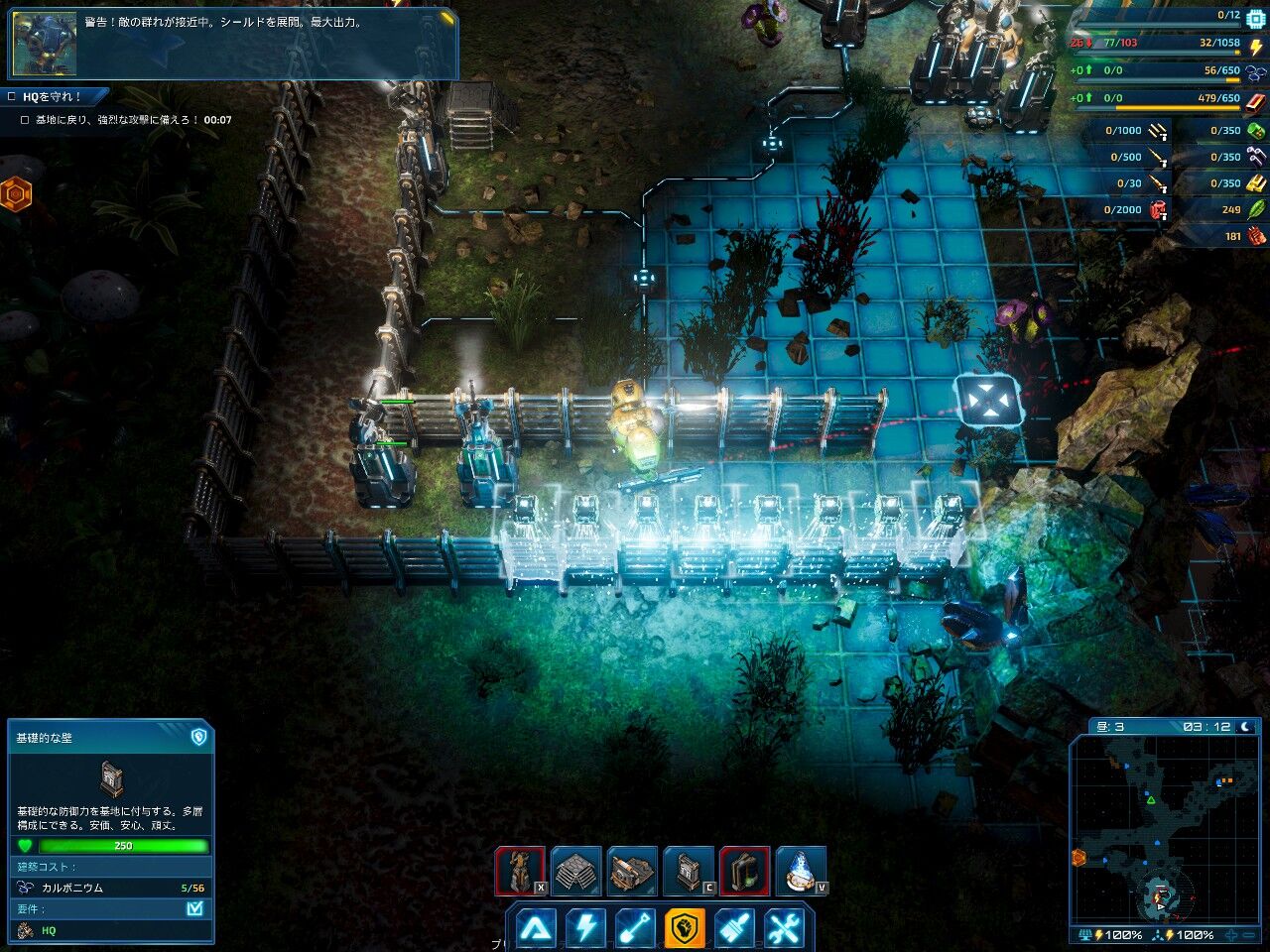This screenshot has width=1270, height=952.
Task: Click the orange hexagon marker at left edge
Action: coord(15,195)
